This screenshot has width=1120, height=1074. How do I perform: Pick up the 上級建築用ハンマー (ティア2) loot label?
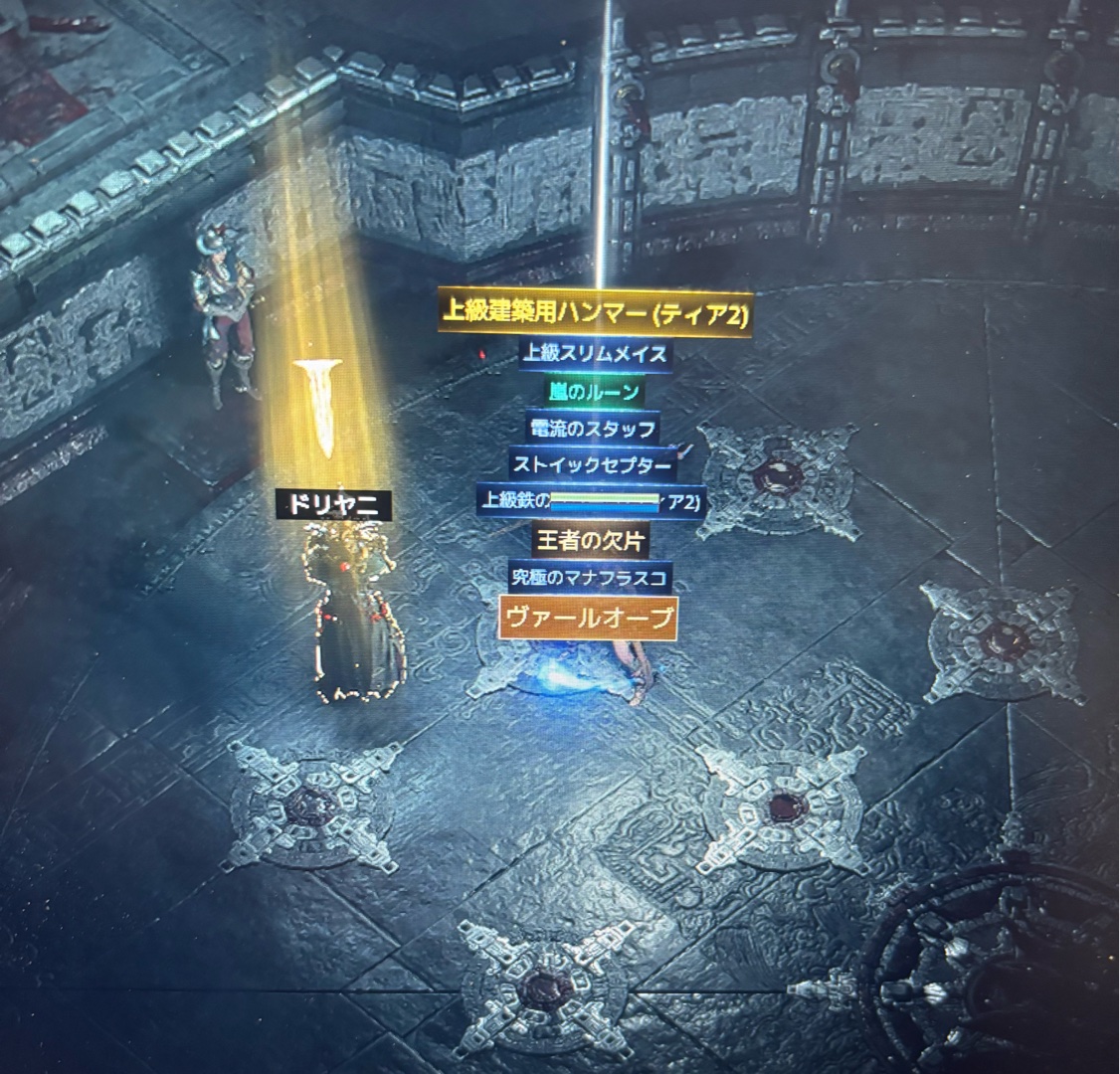pyautogui.click(x=594, y=313)
